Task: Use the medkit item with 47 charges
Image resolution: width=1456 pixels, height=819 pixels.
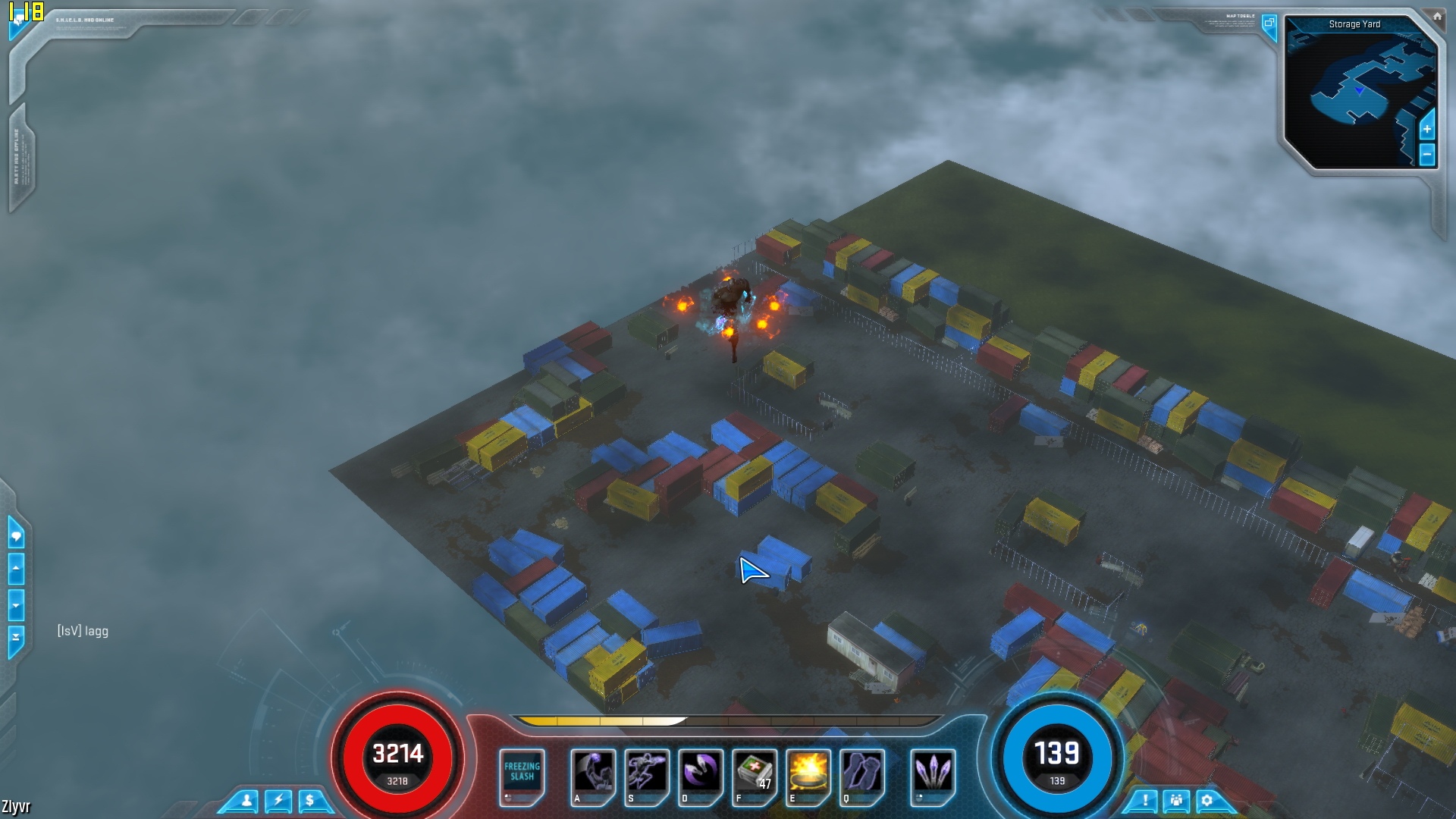Action: 755,774
